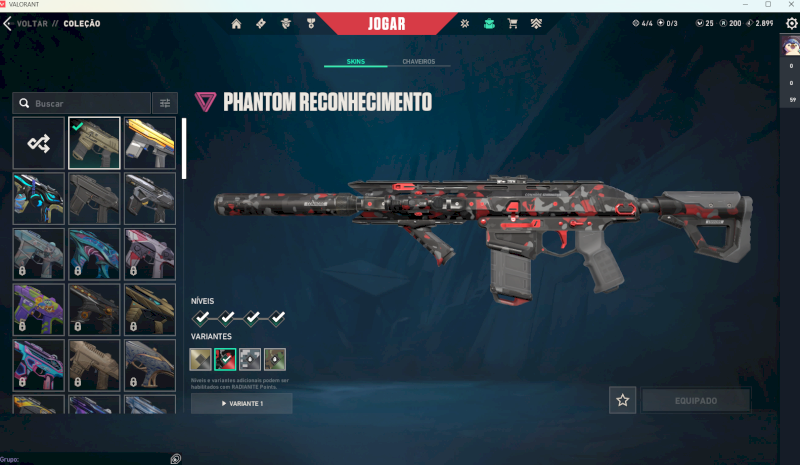Choose the green camo variant swatch
The height and width of the screenshot is (465, 800).
[275, 359]
